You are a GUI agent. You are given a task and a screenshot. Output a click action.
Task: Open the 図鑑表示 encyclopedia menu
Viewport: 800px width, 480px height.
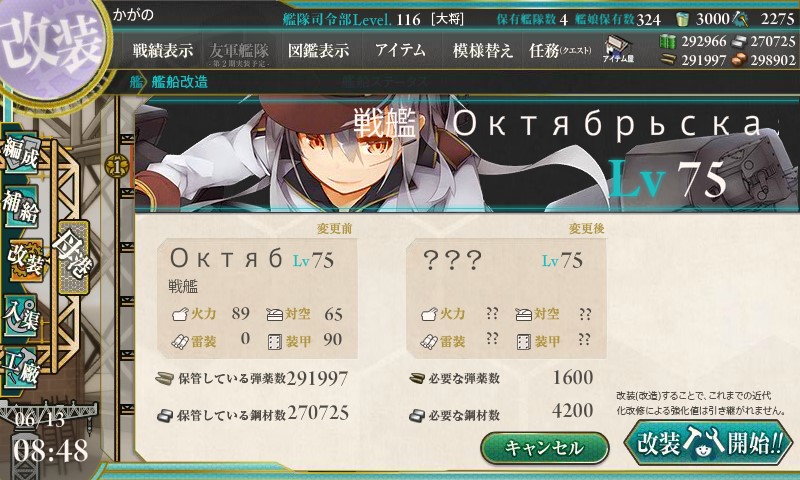(x=318, y=50)
